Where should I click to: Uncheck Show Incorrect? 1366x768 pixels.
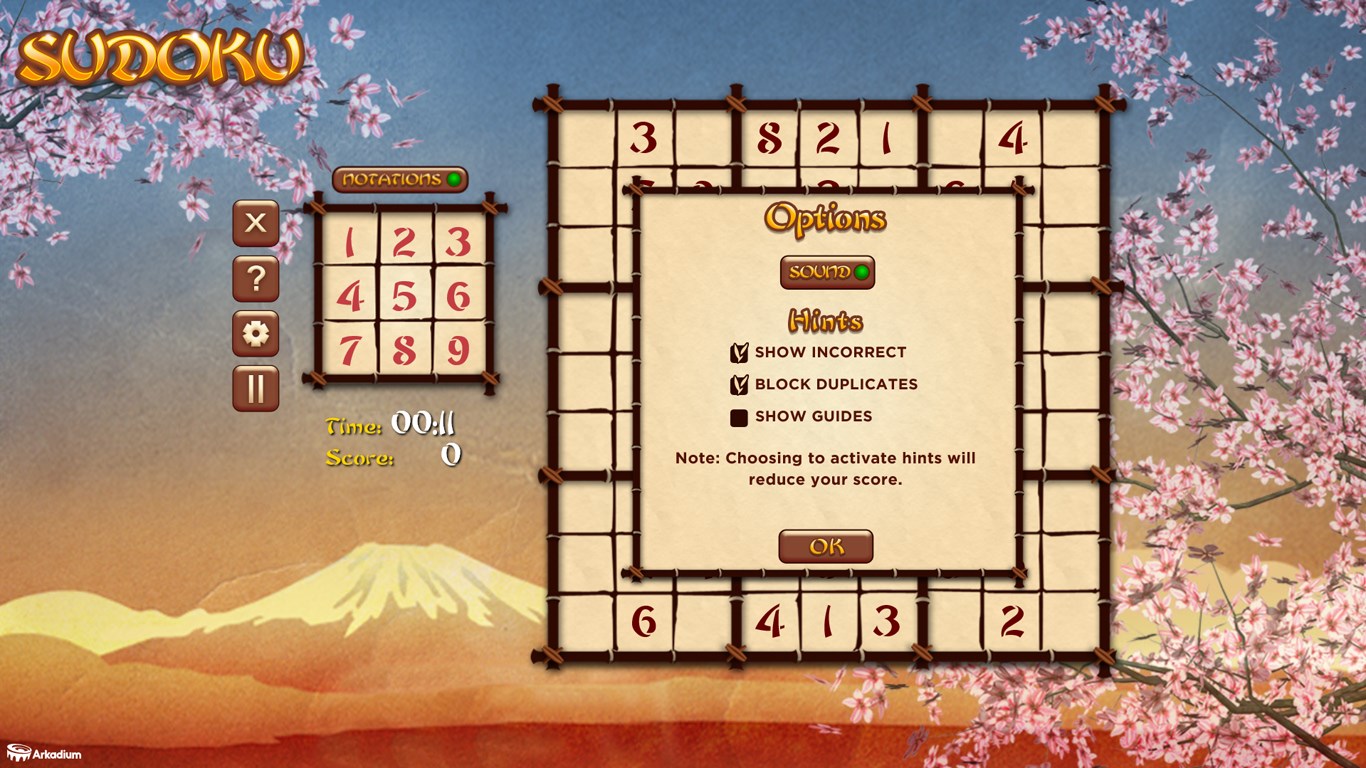point(739,351)
